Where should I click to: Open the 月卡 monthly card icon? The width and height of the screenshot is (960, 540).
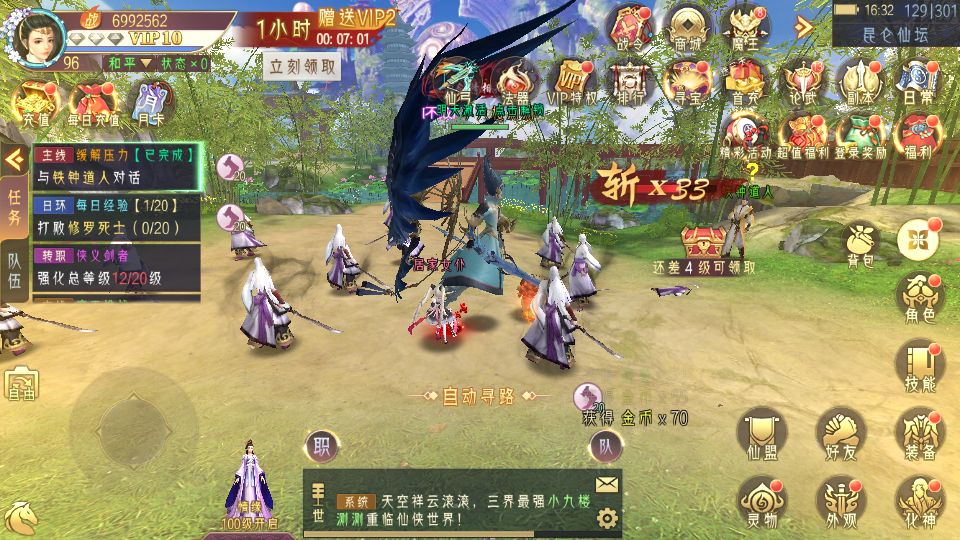[x=150, y=103]
